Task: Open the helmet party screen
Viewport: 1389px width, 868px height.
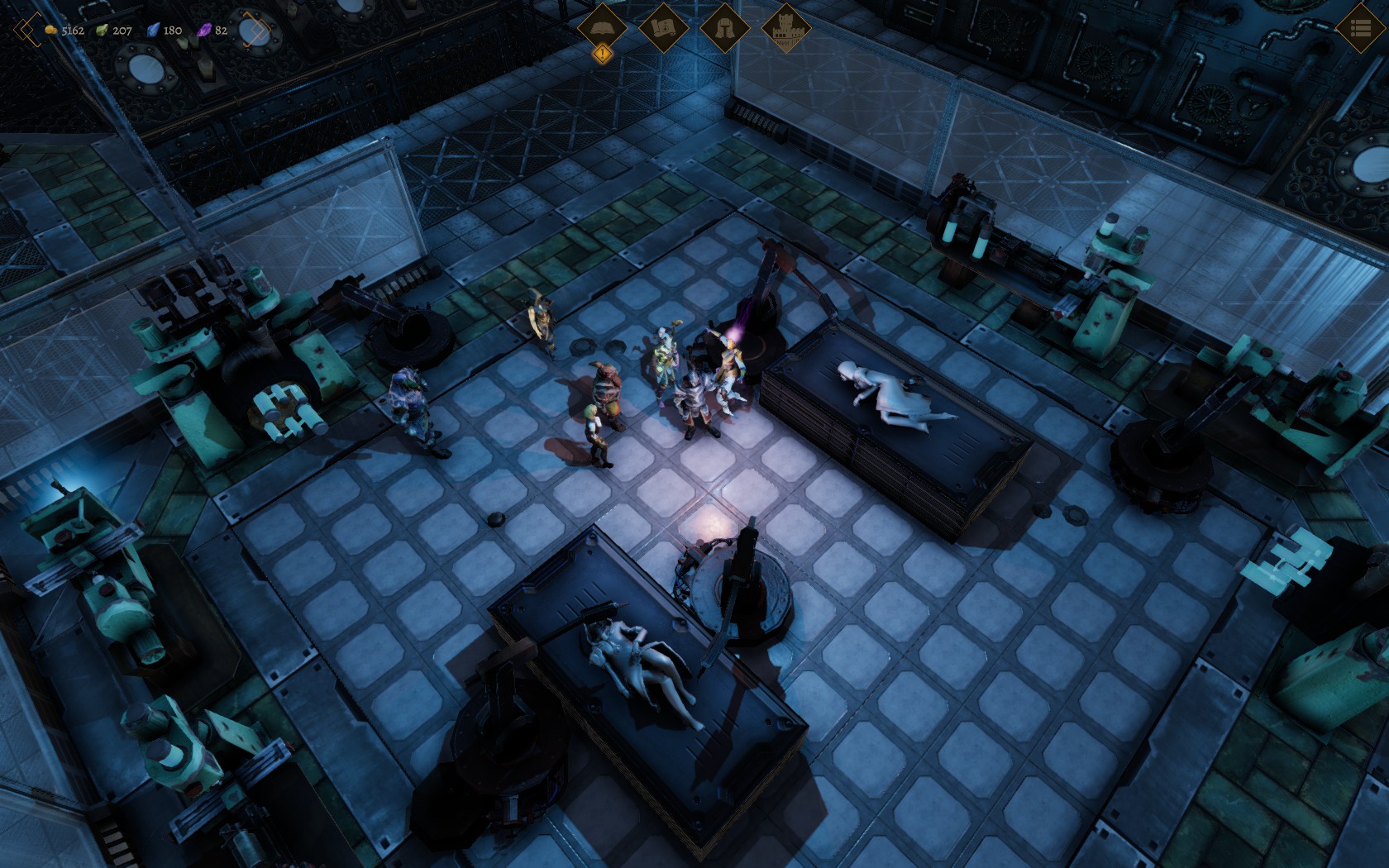Action: click(x=724, y=27)
